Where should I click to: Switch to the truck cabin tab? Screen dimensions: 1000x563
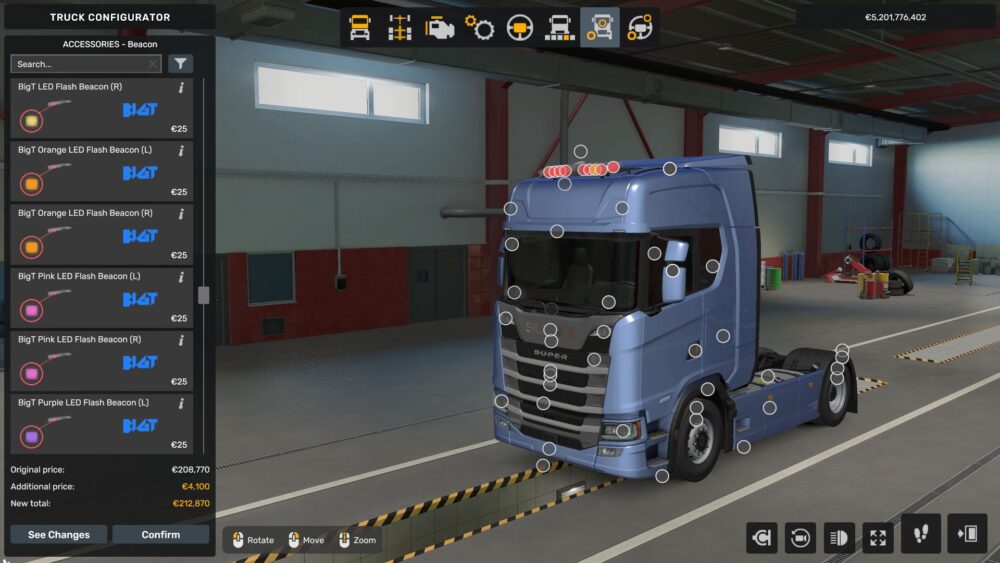coord(360,28)
